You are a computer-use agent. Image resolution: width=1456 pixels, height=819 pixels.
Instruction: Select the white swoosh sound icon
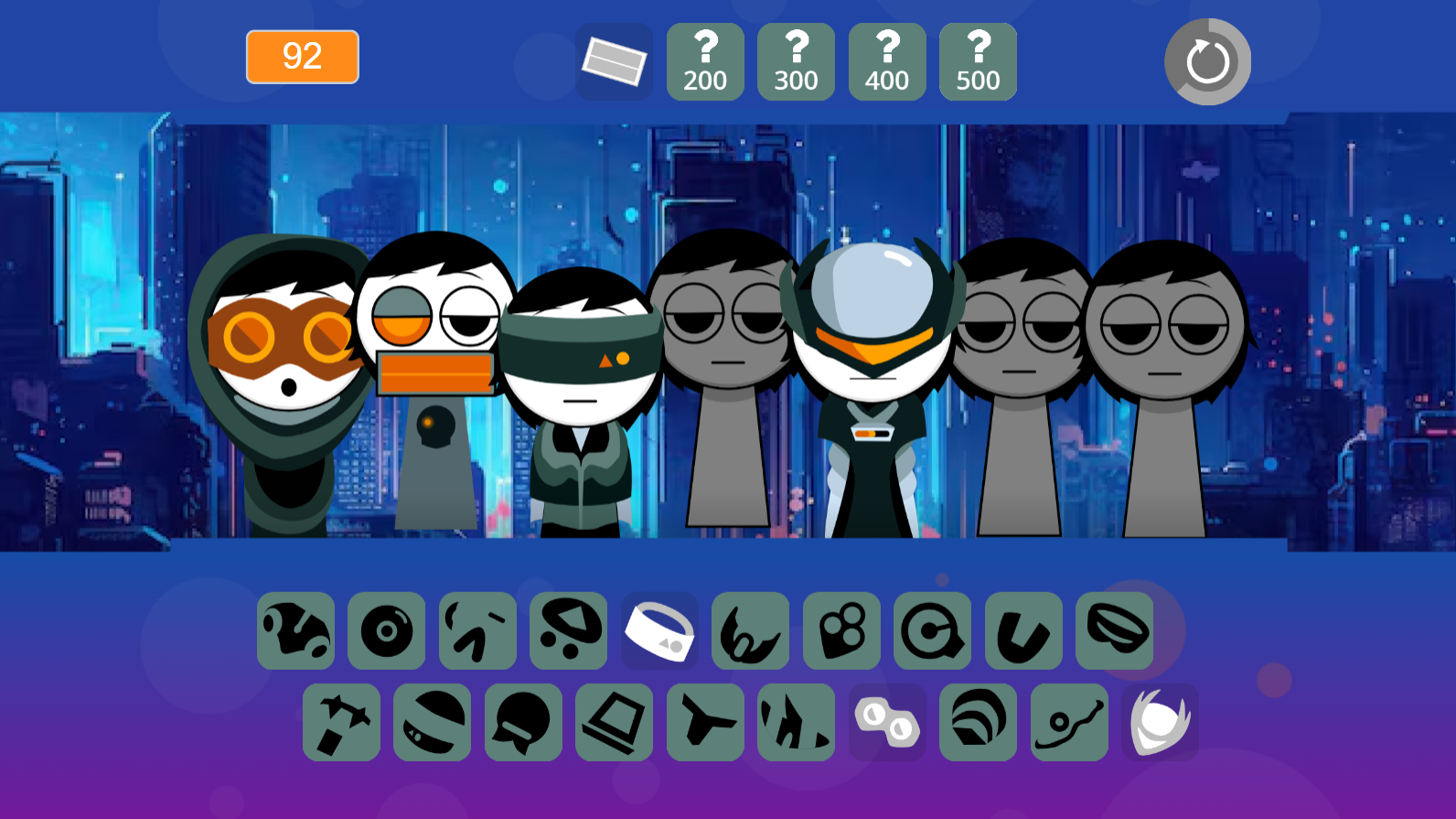click(1160, 722)
